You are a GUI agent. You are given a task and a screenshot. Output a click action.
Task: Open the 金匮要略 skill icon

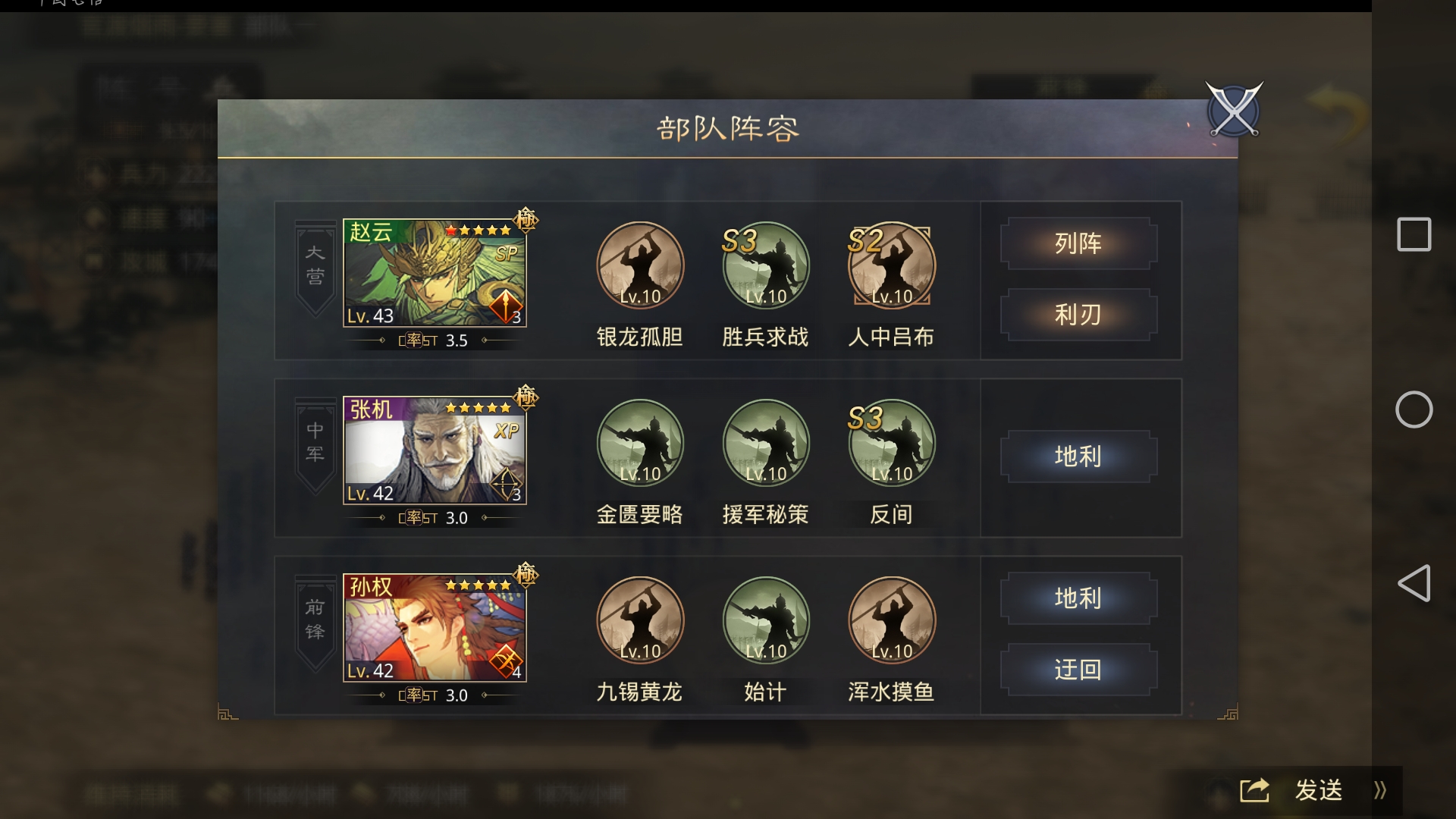(641, 444)
